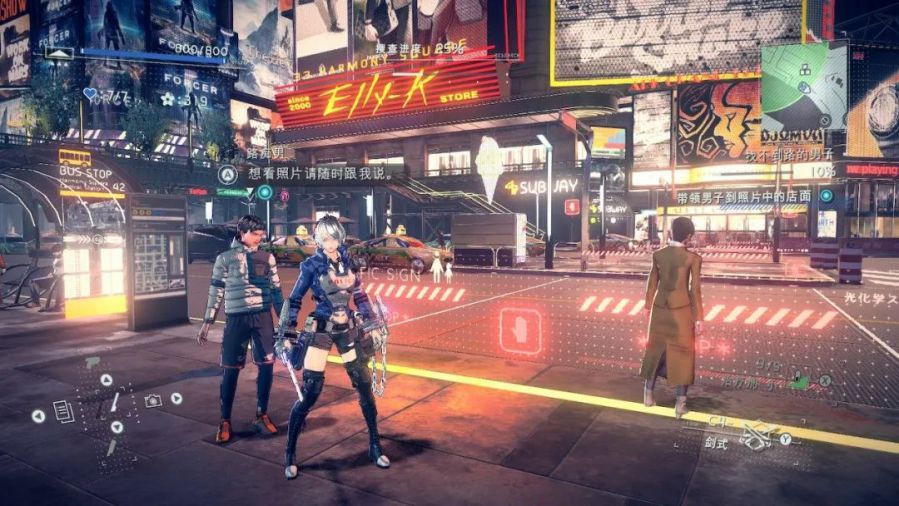
Task: Open the camera icon in quick menu
Action: pyautogui.click(x=153, y=401)
